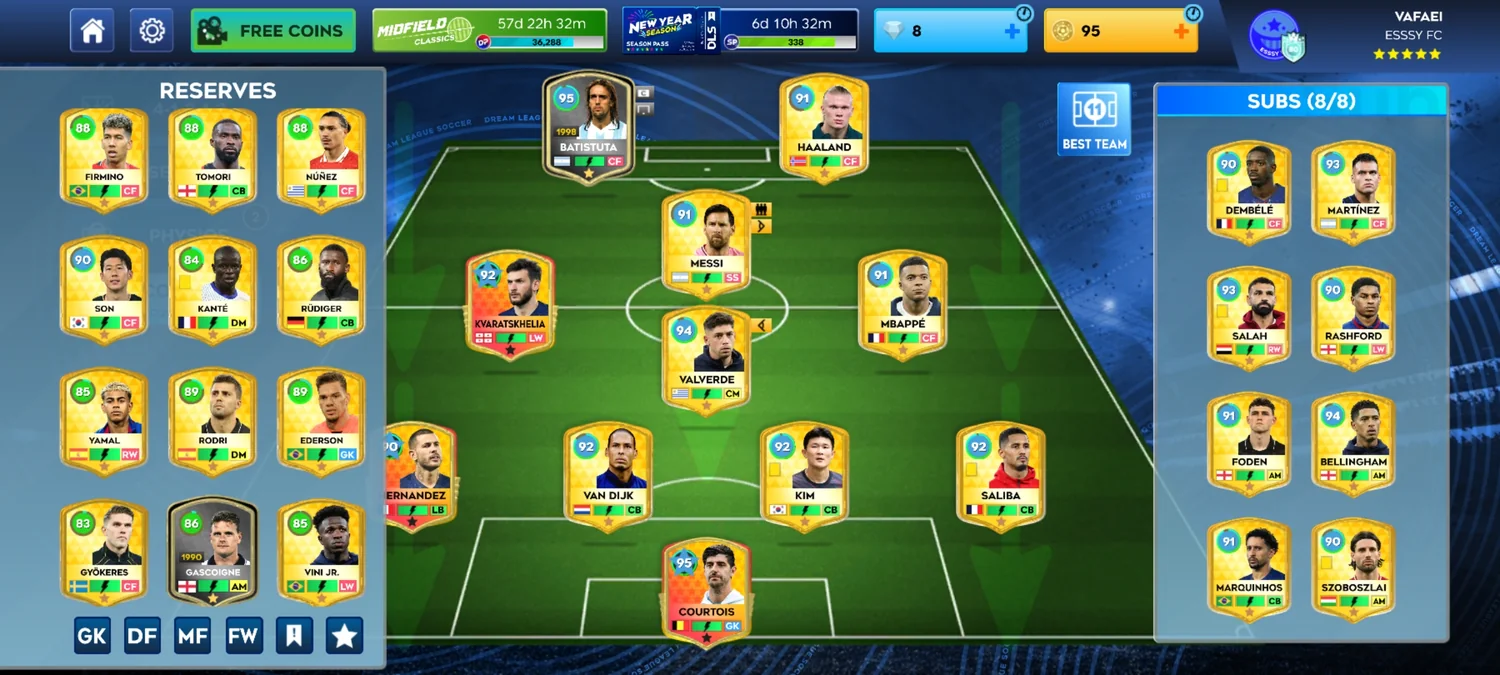Add more coins with plus button

click(x=1181, y=31)
